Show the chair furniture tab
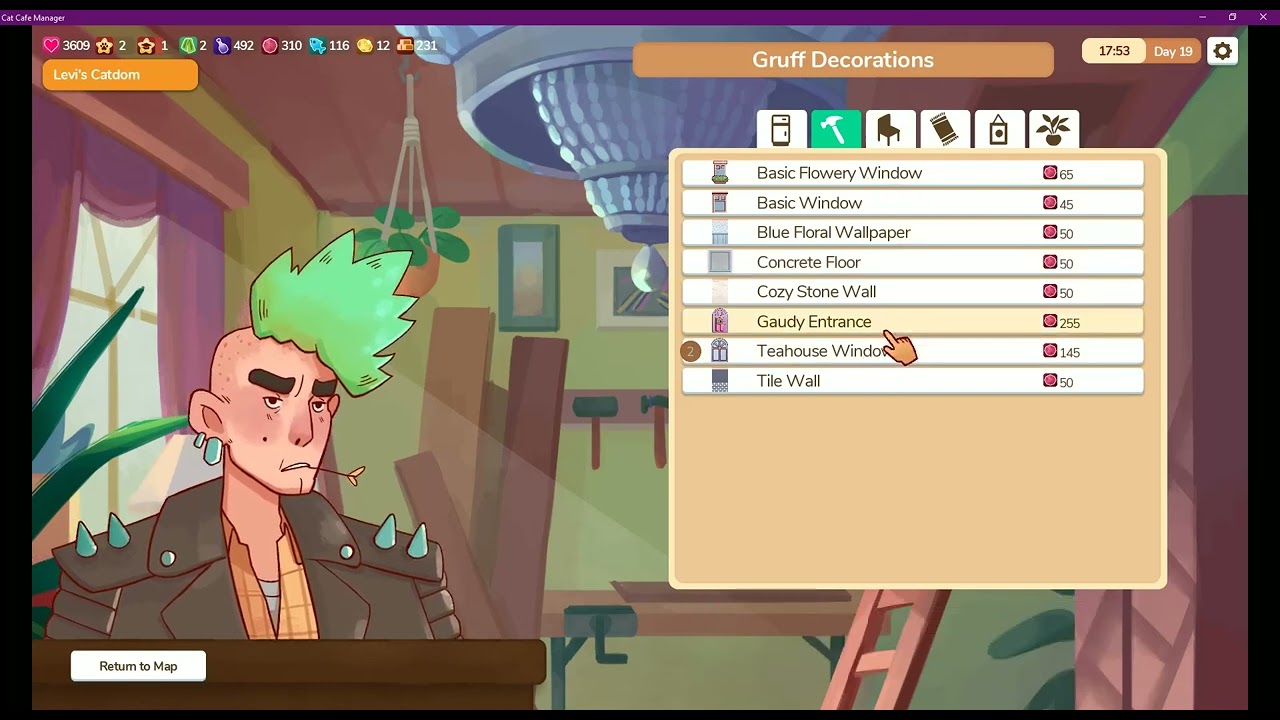The width and height of the screenshot is (1280, 720). click(889, 130)
